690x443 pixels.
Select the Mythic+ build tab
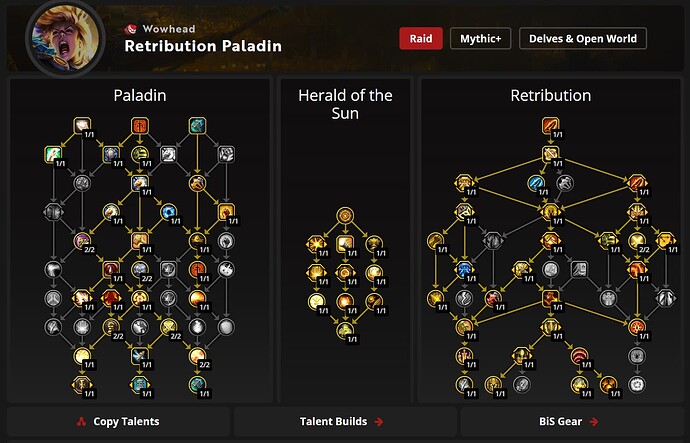click(479, 39)
